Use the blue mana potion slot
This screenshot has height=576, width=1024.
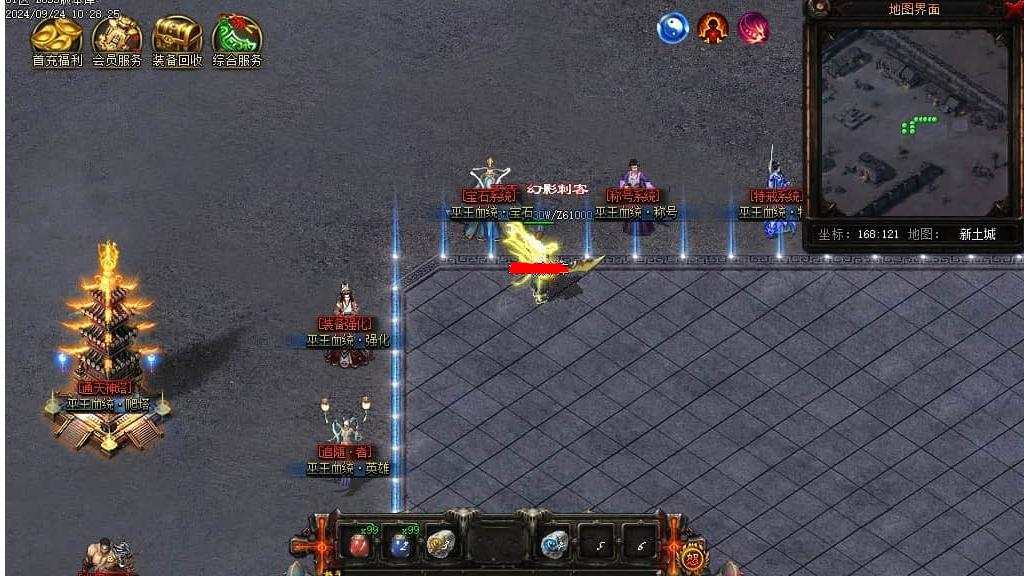(x=400, y=544)
